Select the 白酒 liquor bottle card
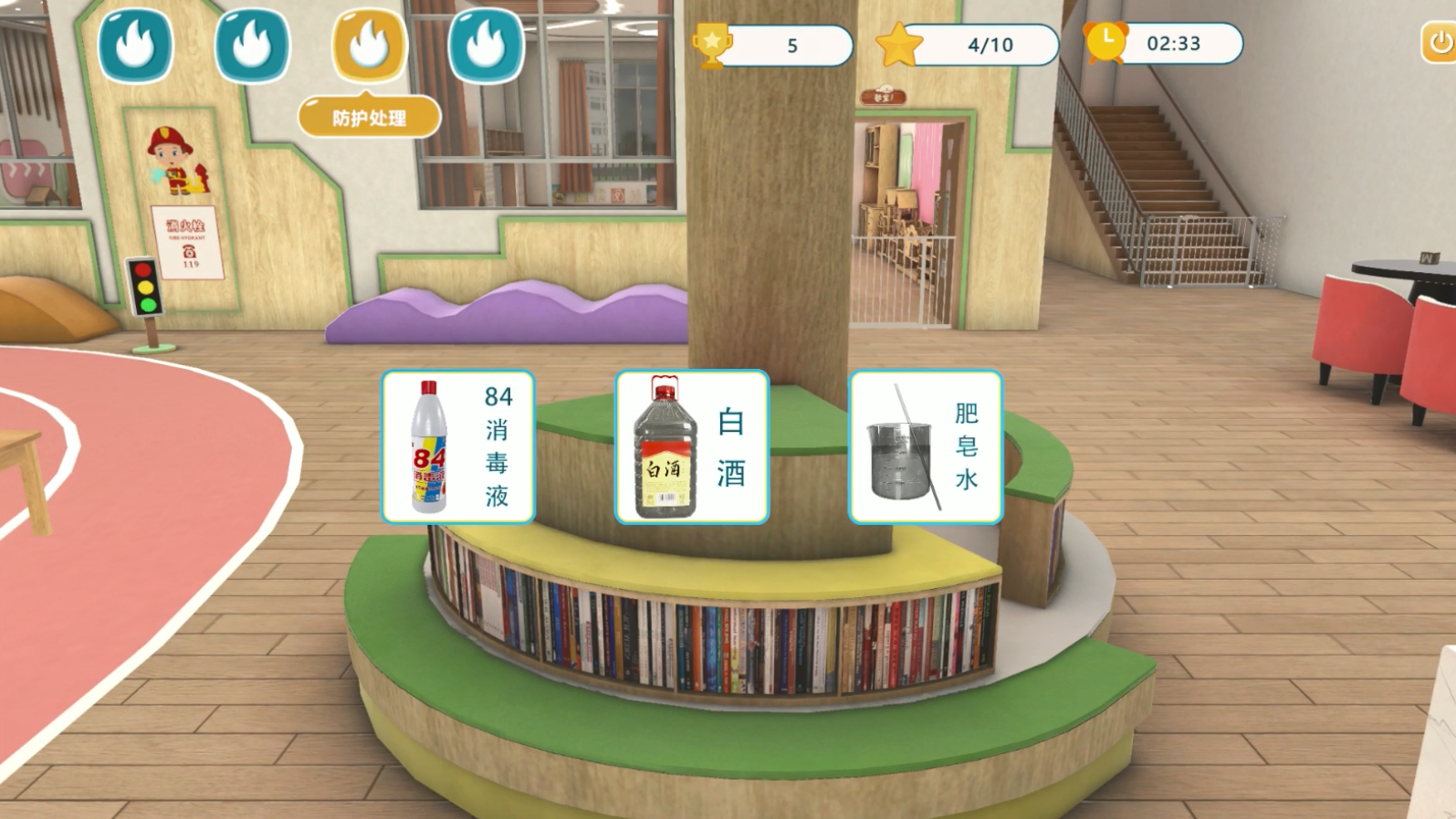Screen dimensions: 1456x819 click(x=692, y=446)
